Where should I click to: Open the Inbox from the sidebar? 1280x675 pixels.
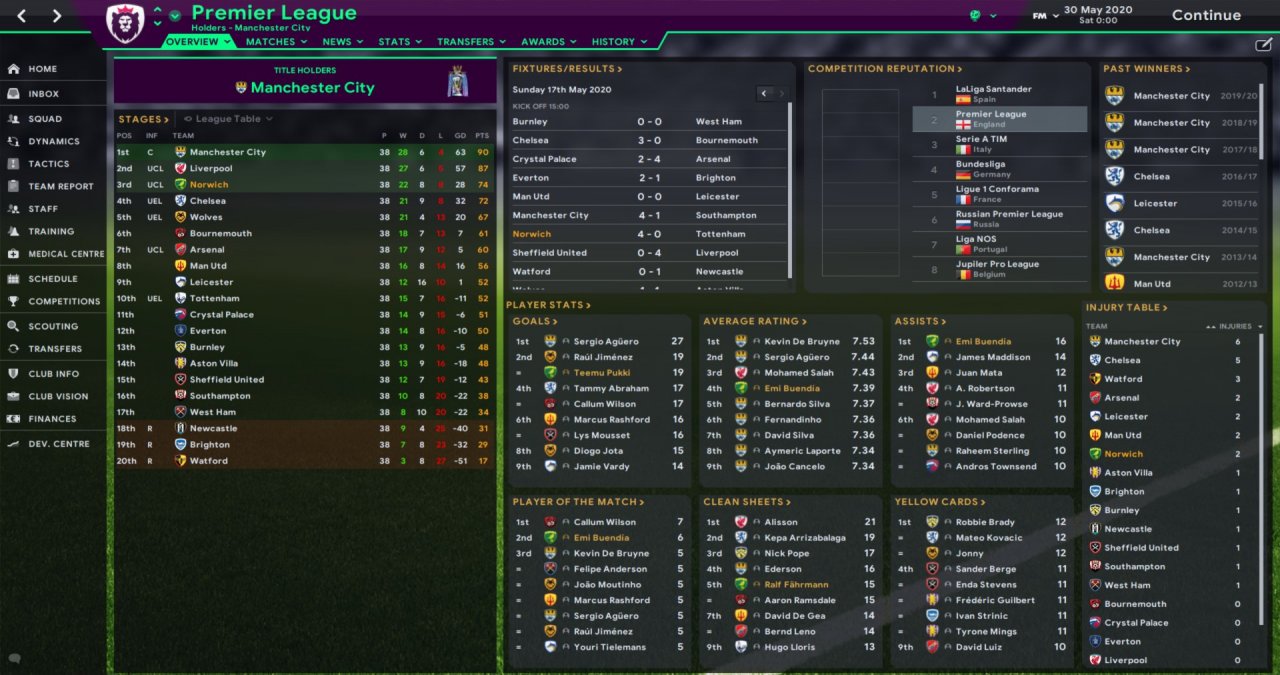(43, 94)
